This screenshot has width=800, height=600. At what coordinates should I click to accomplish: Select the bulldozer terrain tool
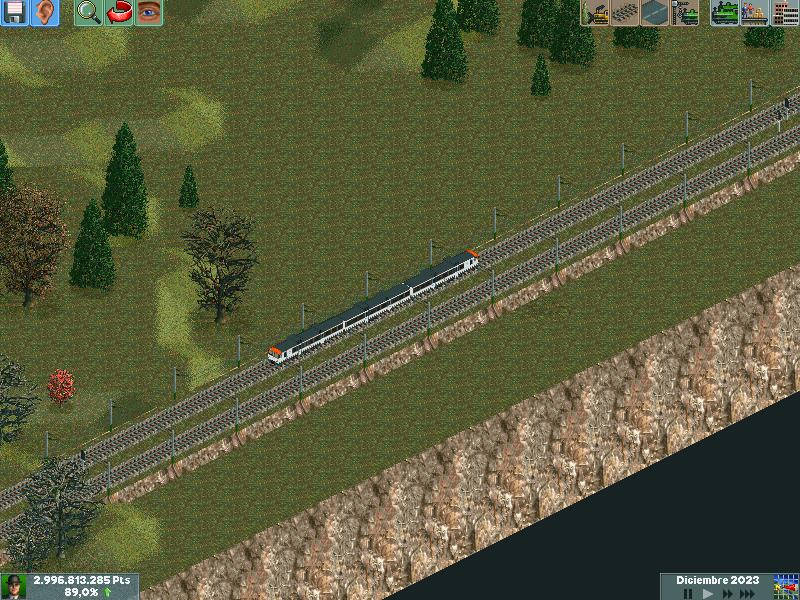[595, 13]
